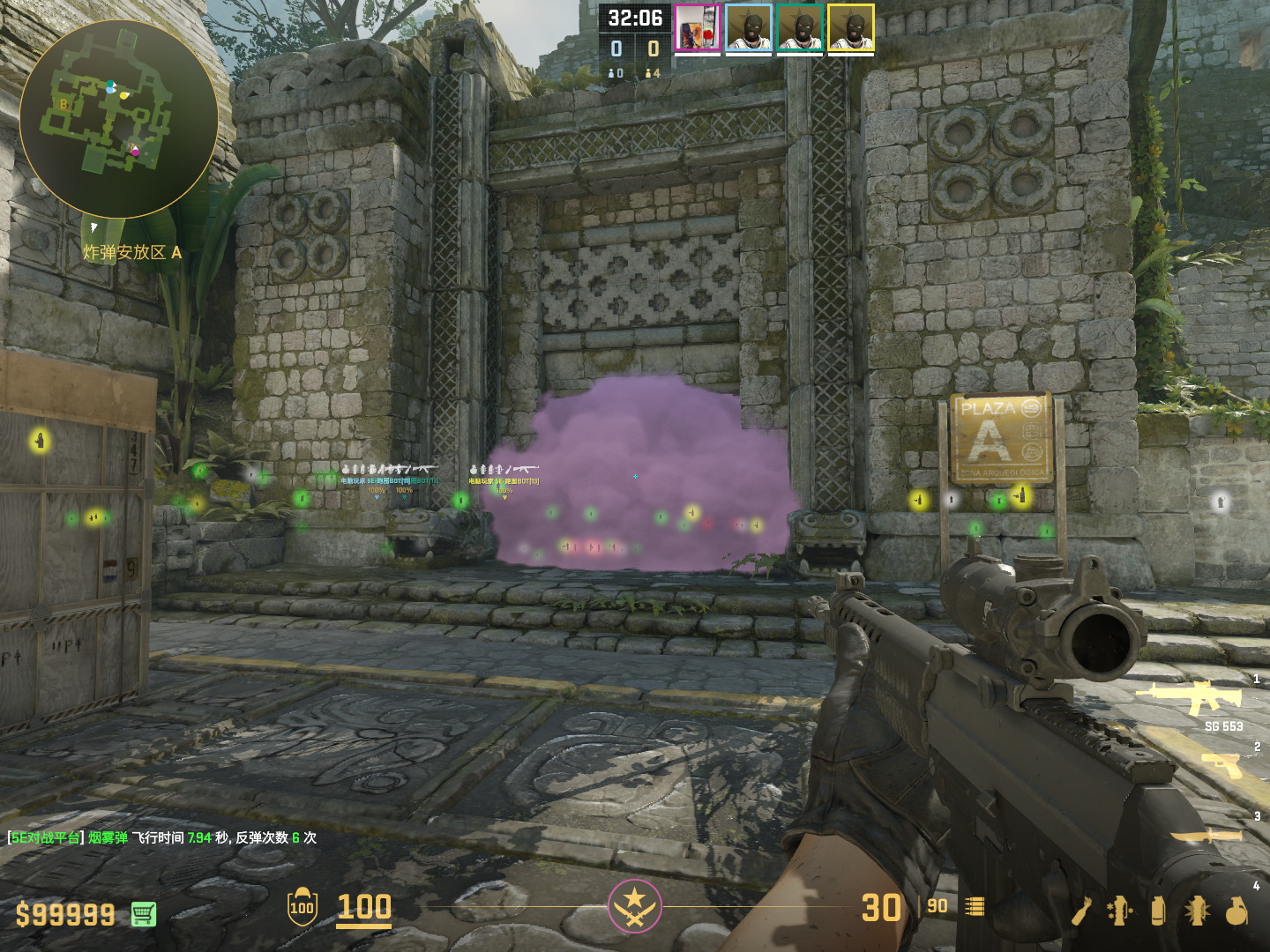Click the terrorist team emblem badge
Image resolution: width=1270 pixels, height=952 pixels.
pos(634,905)
